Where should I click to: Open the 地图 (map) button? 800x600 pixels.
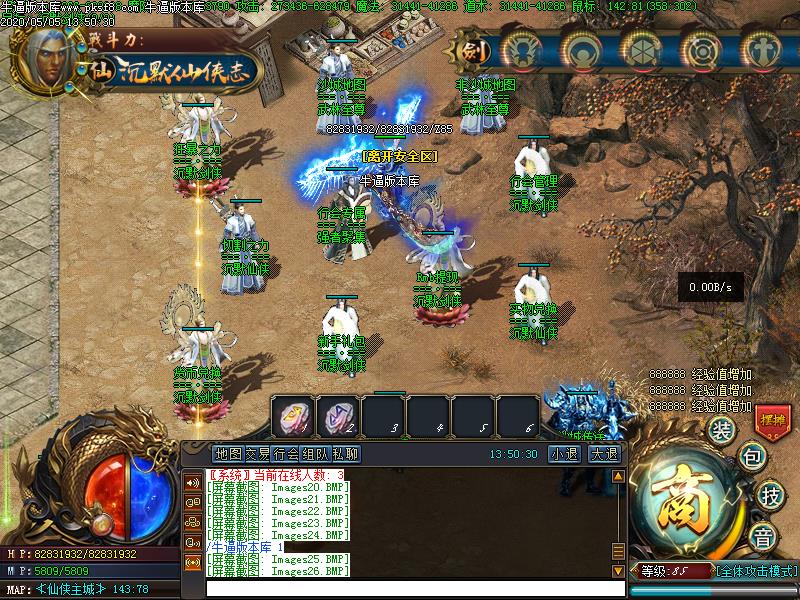(x=228, y=454)
